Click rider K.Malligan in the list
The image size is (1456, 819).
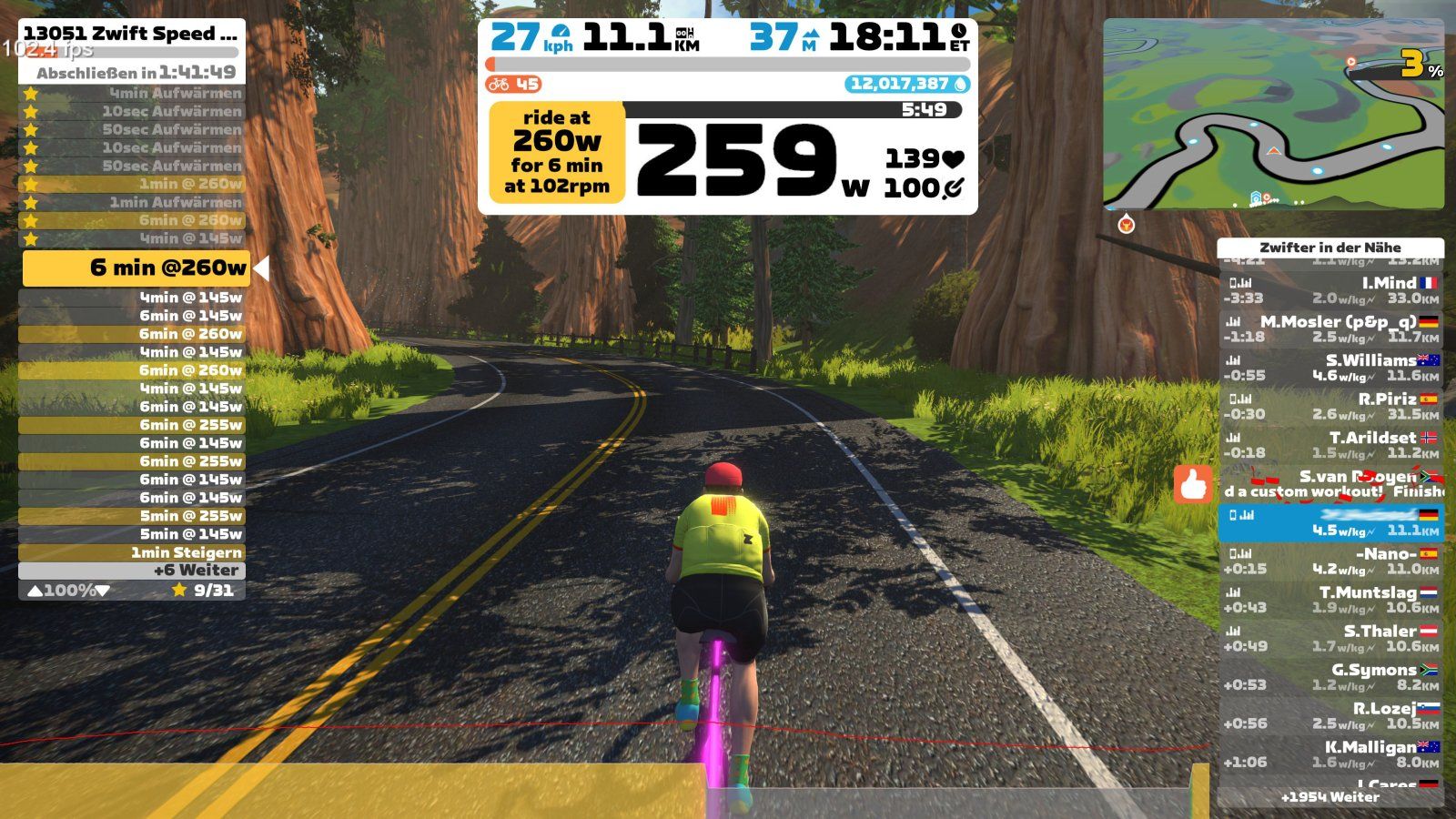point(1330,754)
